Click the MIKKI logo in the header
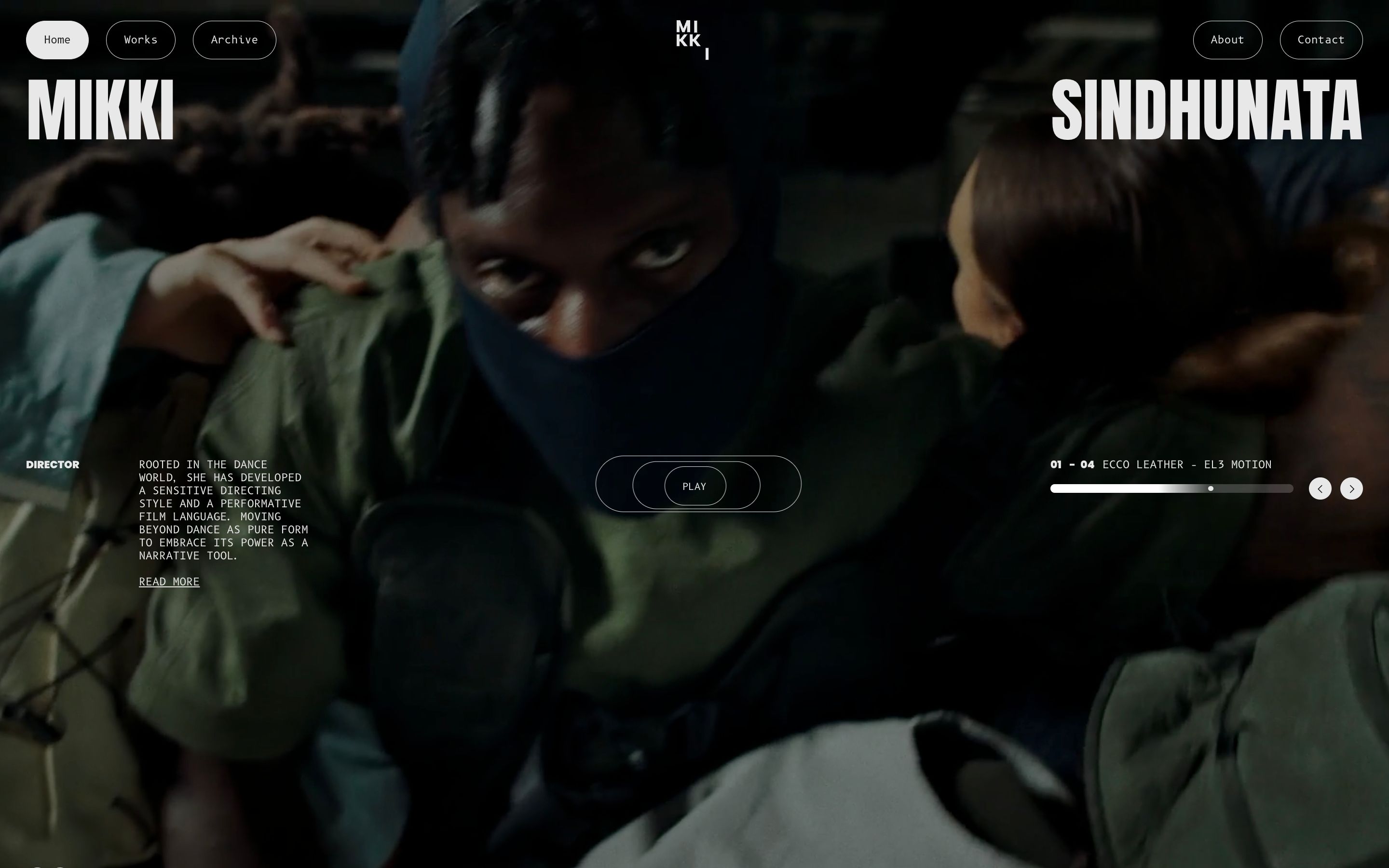This screenshot has height=868, width=1389. [692, 40]
